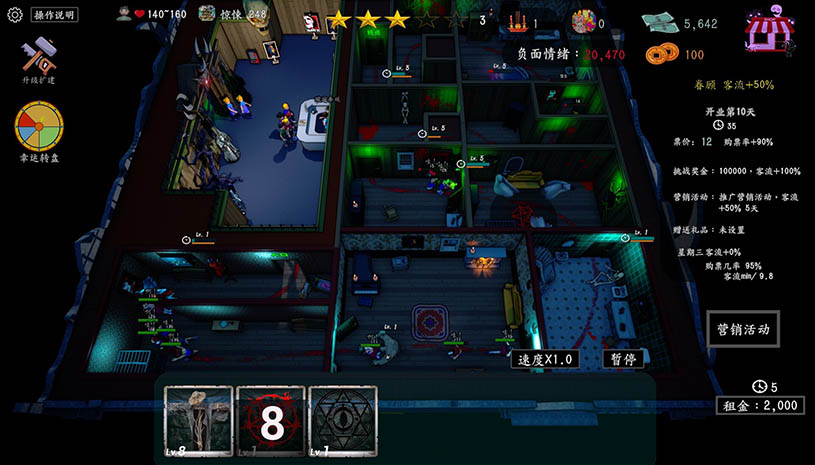Image resolution: width=815 pixels, height=465 pixels.
Task: Click the colorful gift bundle icon
Action: pos(582,22)
